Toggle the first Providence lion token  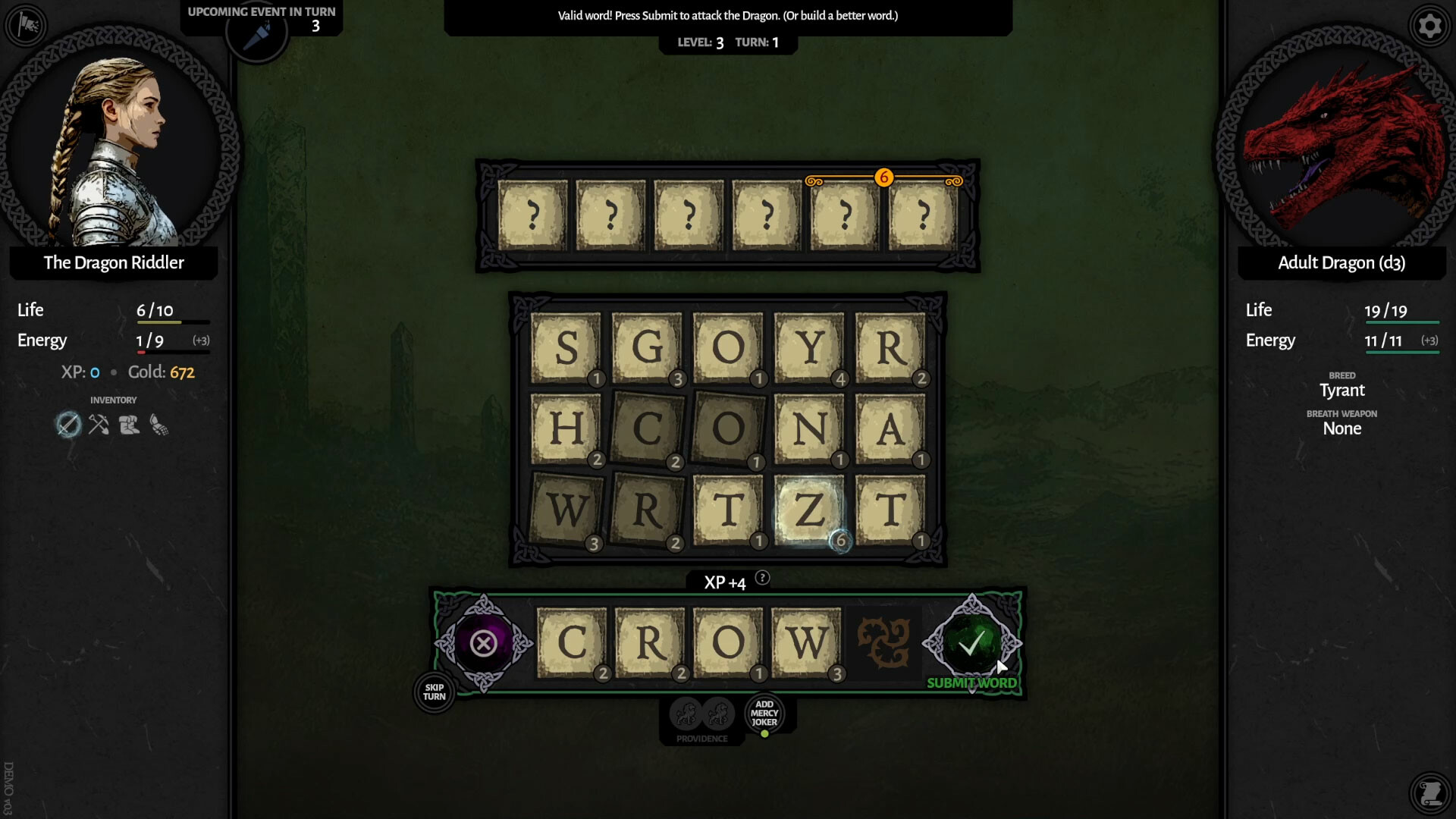[687, 713]
